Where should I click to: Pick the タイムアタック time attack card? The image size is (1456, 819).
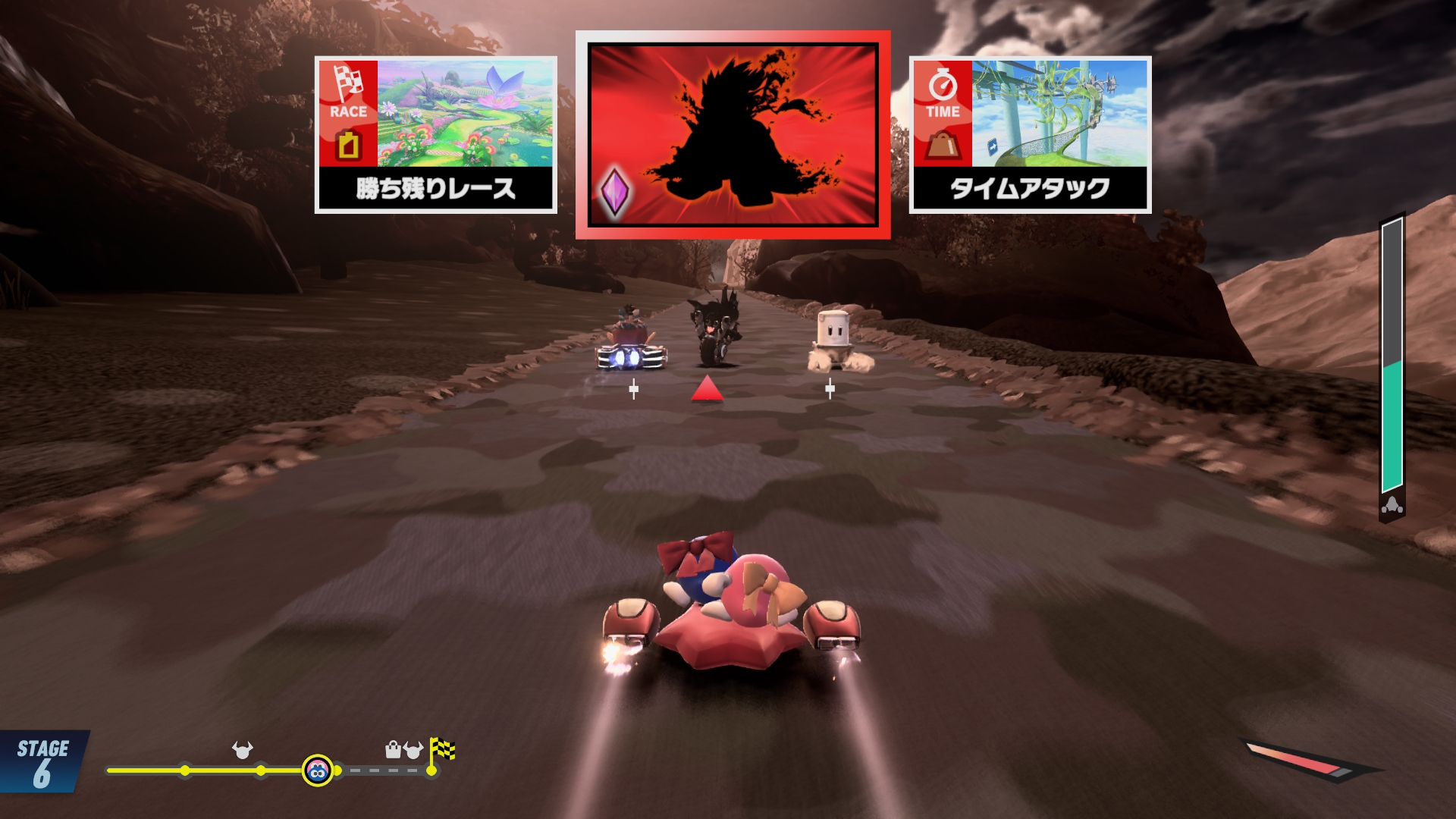point(1030,135)
